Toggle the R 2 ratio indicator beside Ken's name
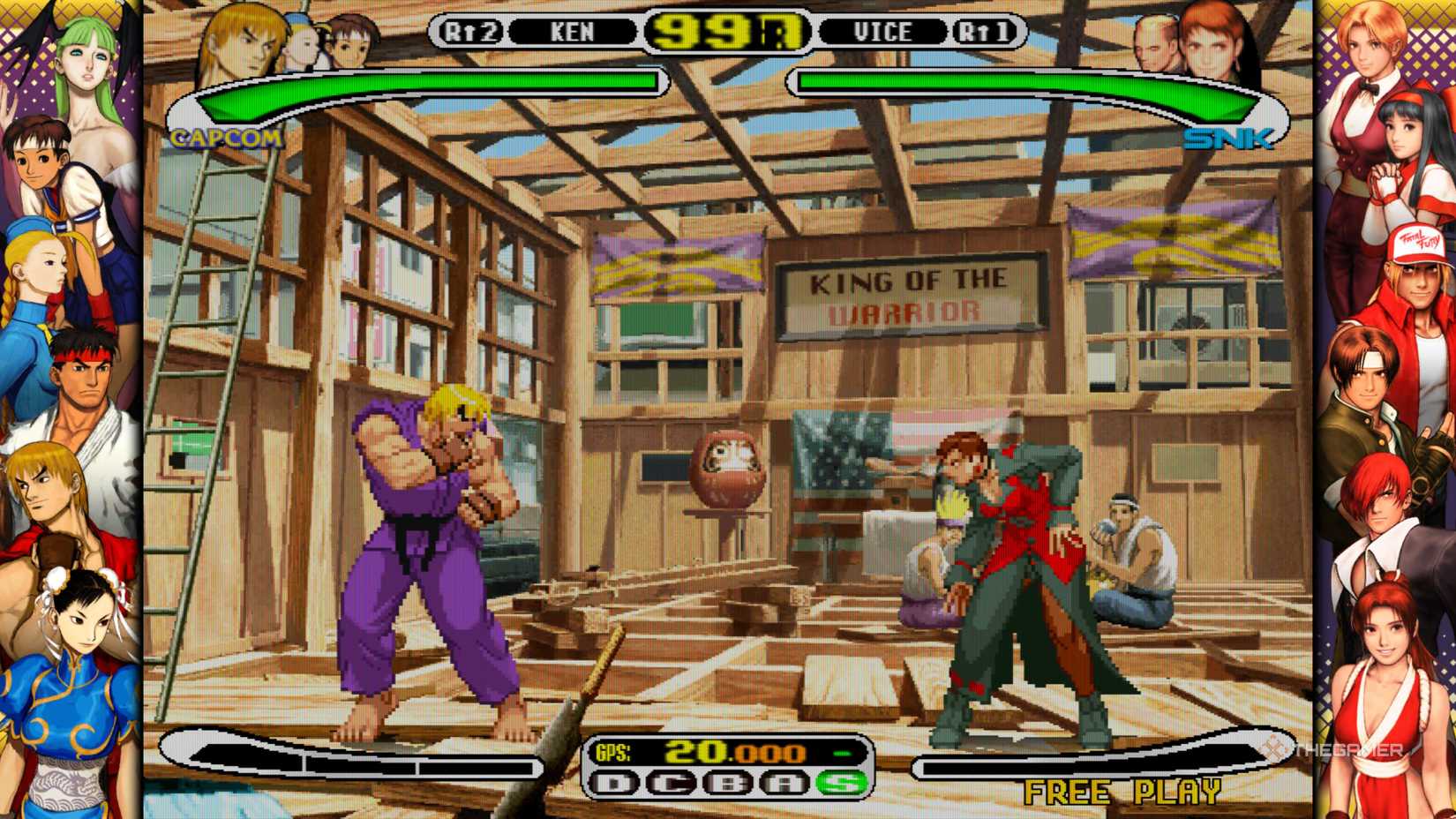The height and width of the screenshot is (819, 1456). 472,30
